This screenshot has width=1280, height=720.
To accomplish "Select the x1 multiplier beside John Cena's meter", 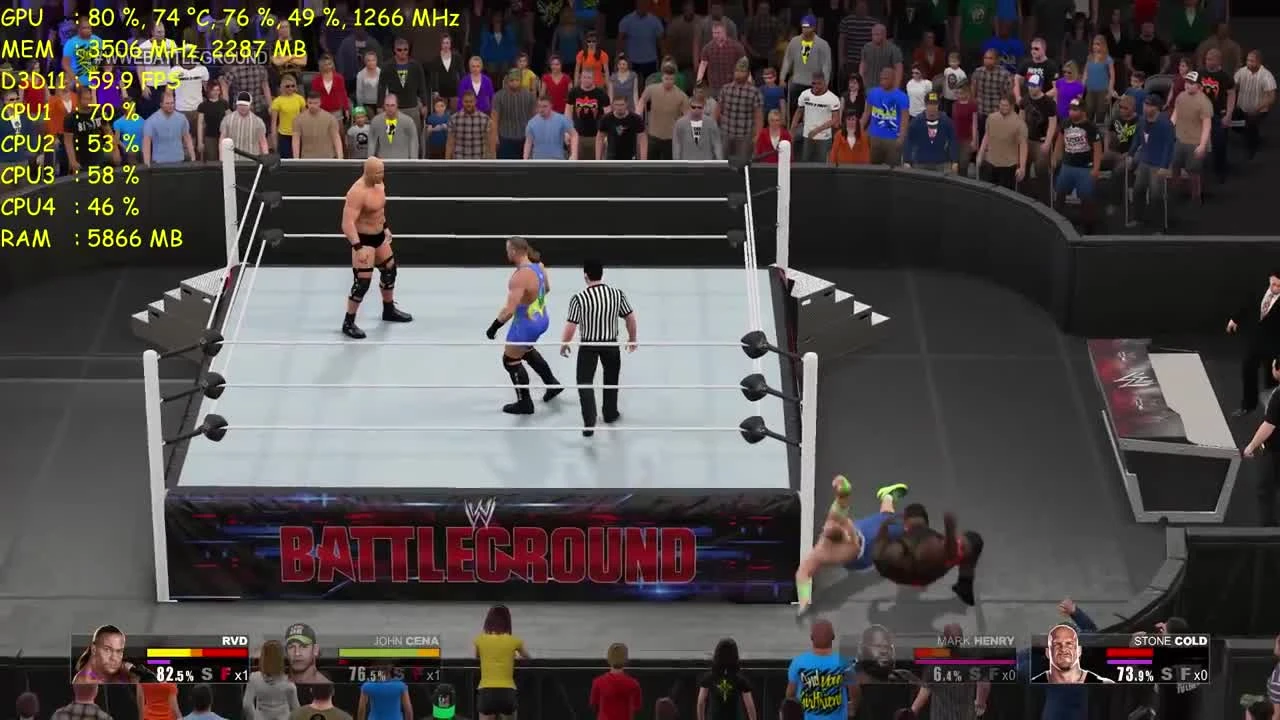I will point(434,672).
